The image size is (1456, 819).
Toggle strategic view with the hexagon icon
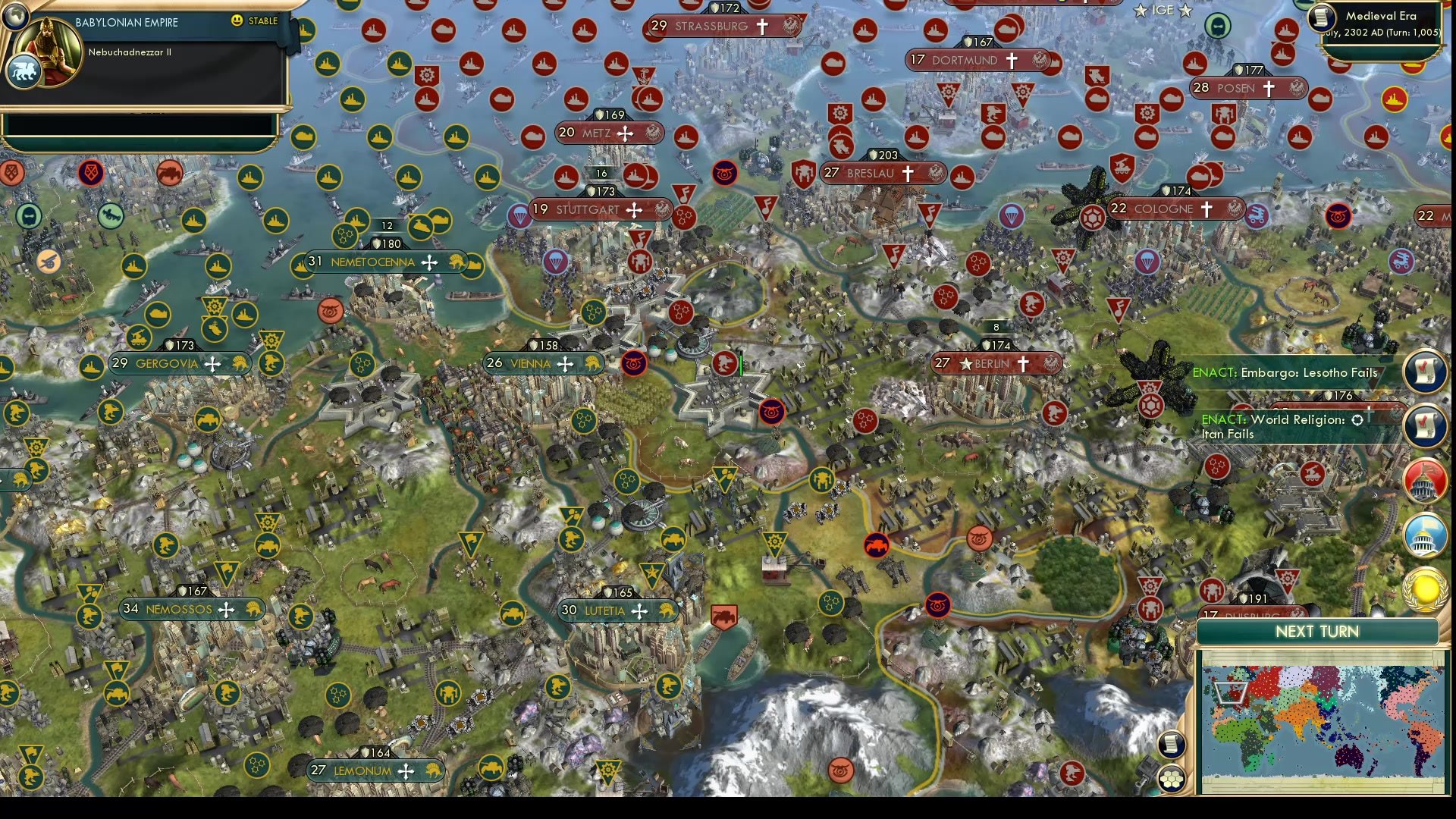(1172, 777)
